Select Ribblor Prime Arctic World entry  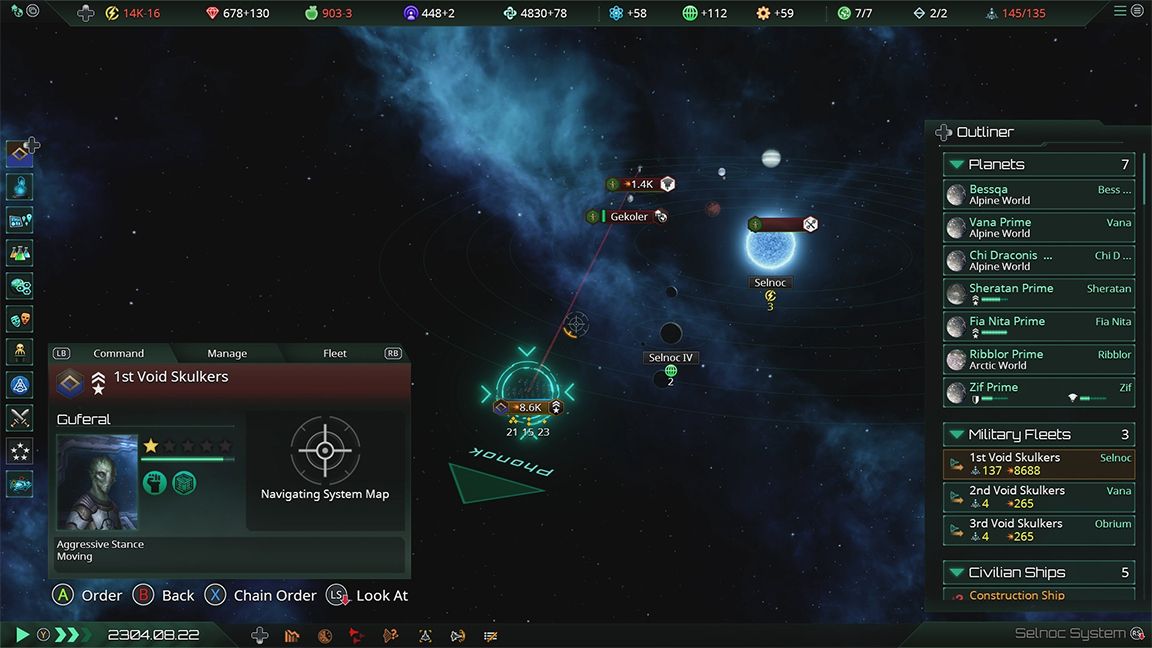[x=1039, y=360]
